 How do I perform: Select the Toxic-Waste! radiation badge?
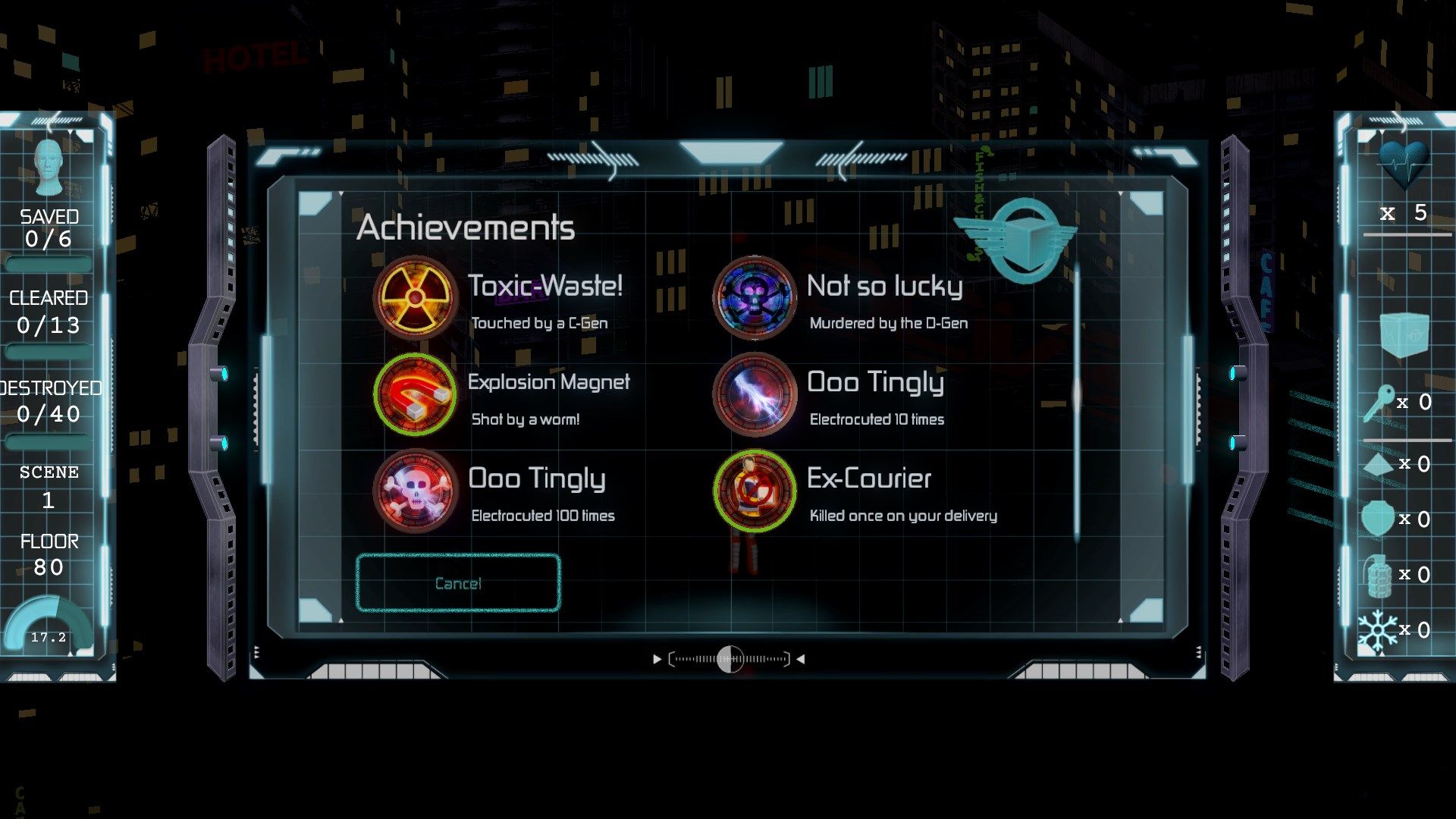416,298
